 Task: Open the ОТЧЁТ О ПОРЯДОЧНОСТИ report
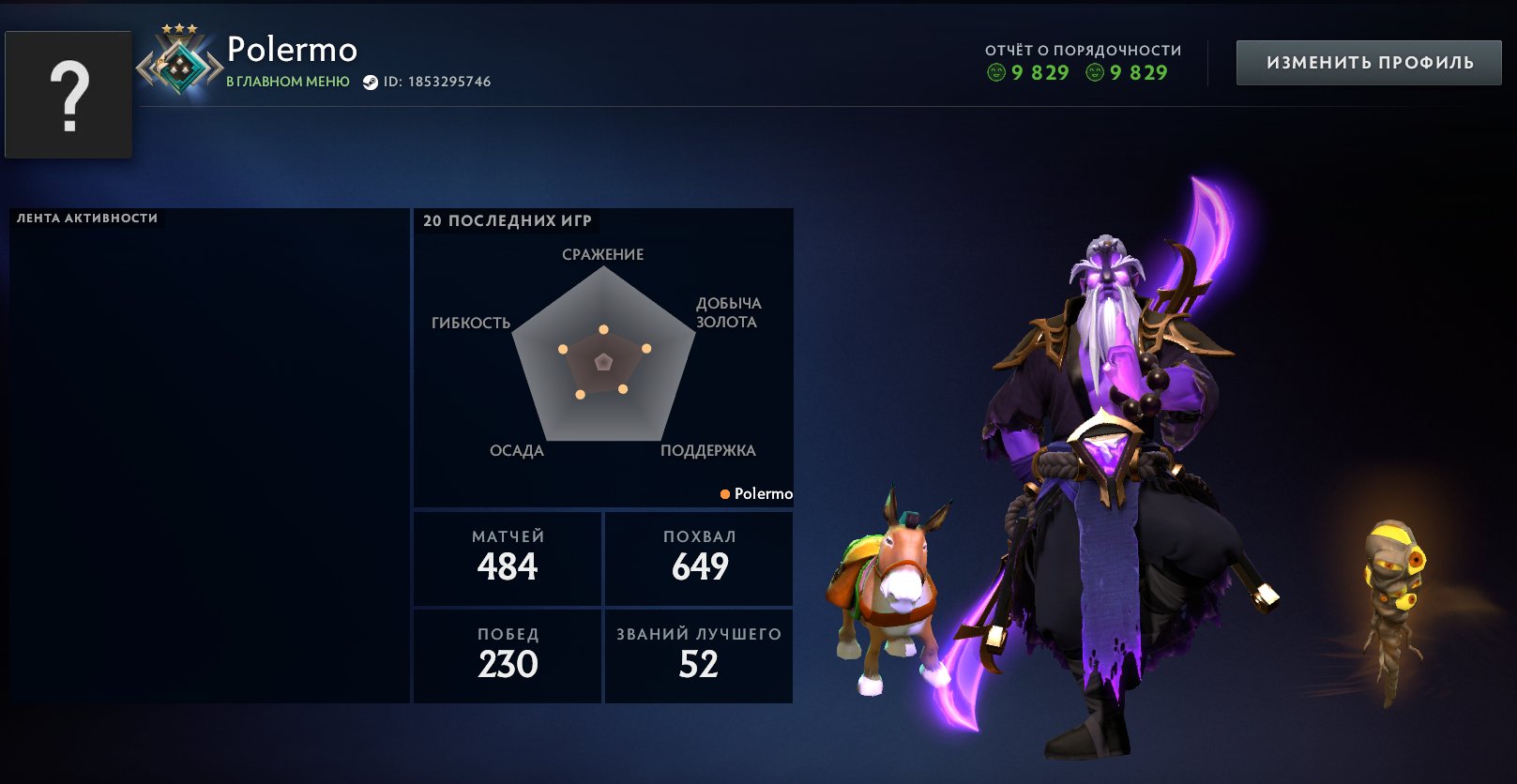point(1083,51)
